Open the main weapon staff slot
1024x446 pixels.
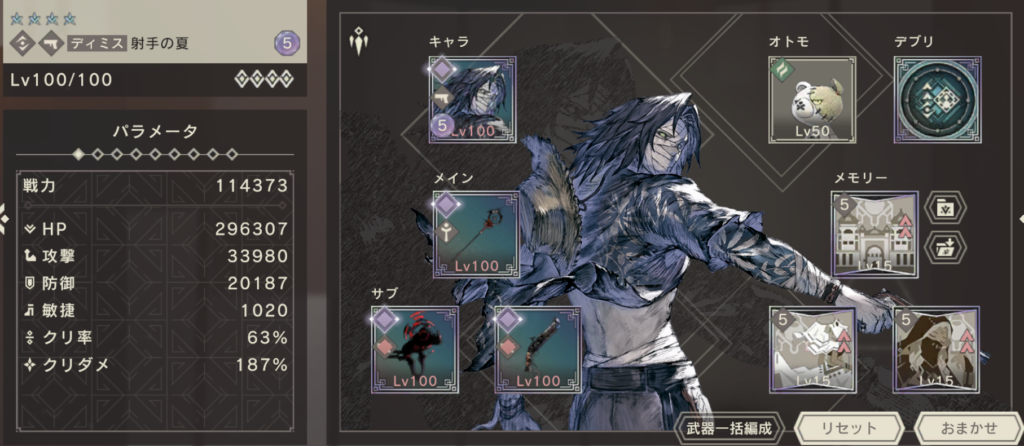pyautogui.click(x=476, y=235)
